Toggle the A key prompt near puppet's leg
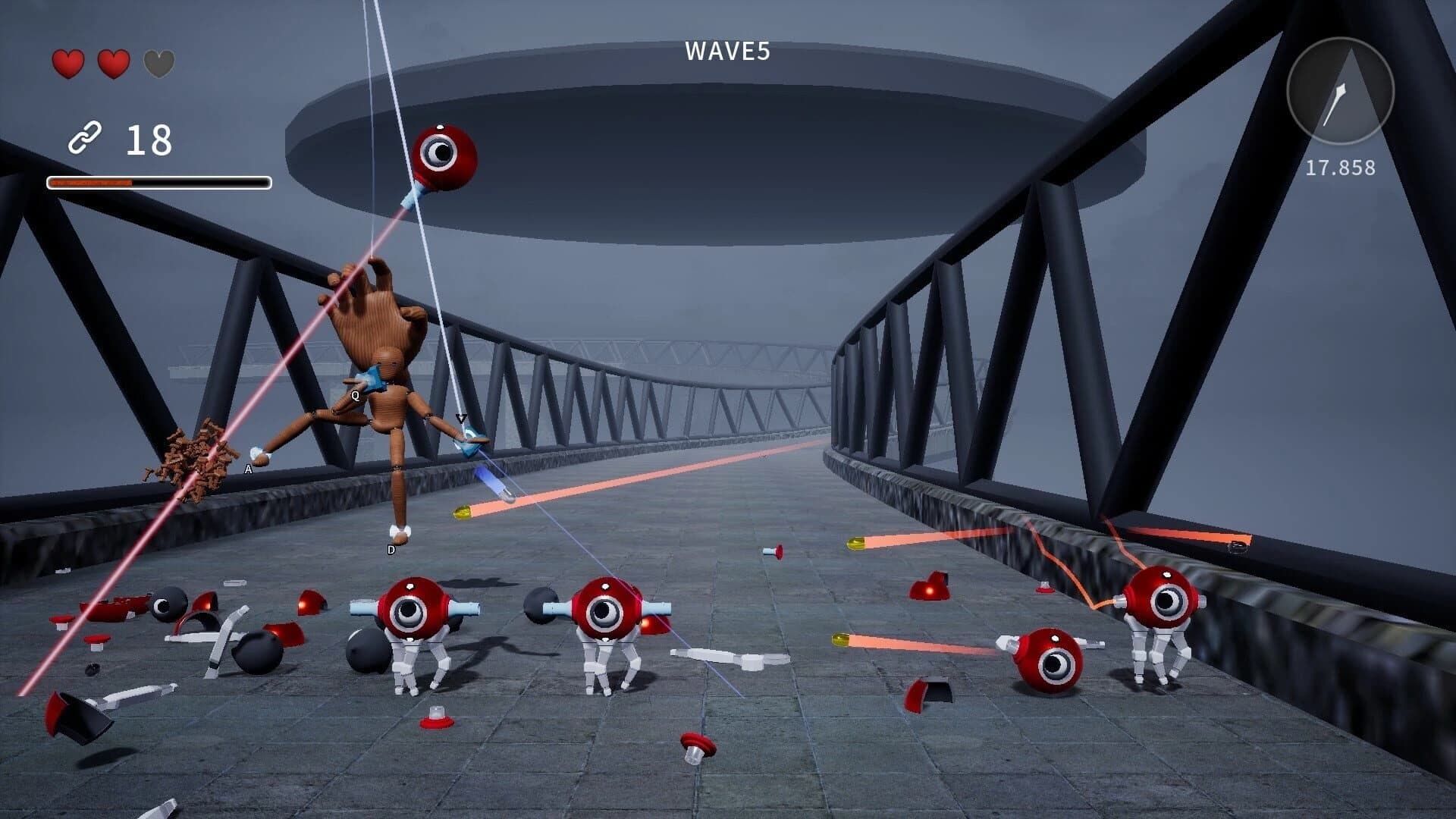Viewport: 1456px width, 819px height. point(247,469)
